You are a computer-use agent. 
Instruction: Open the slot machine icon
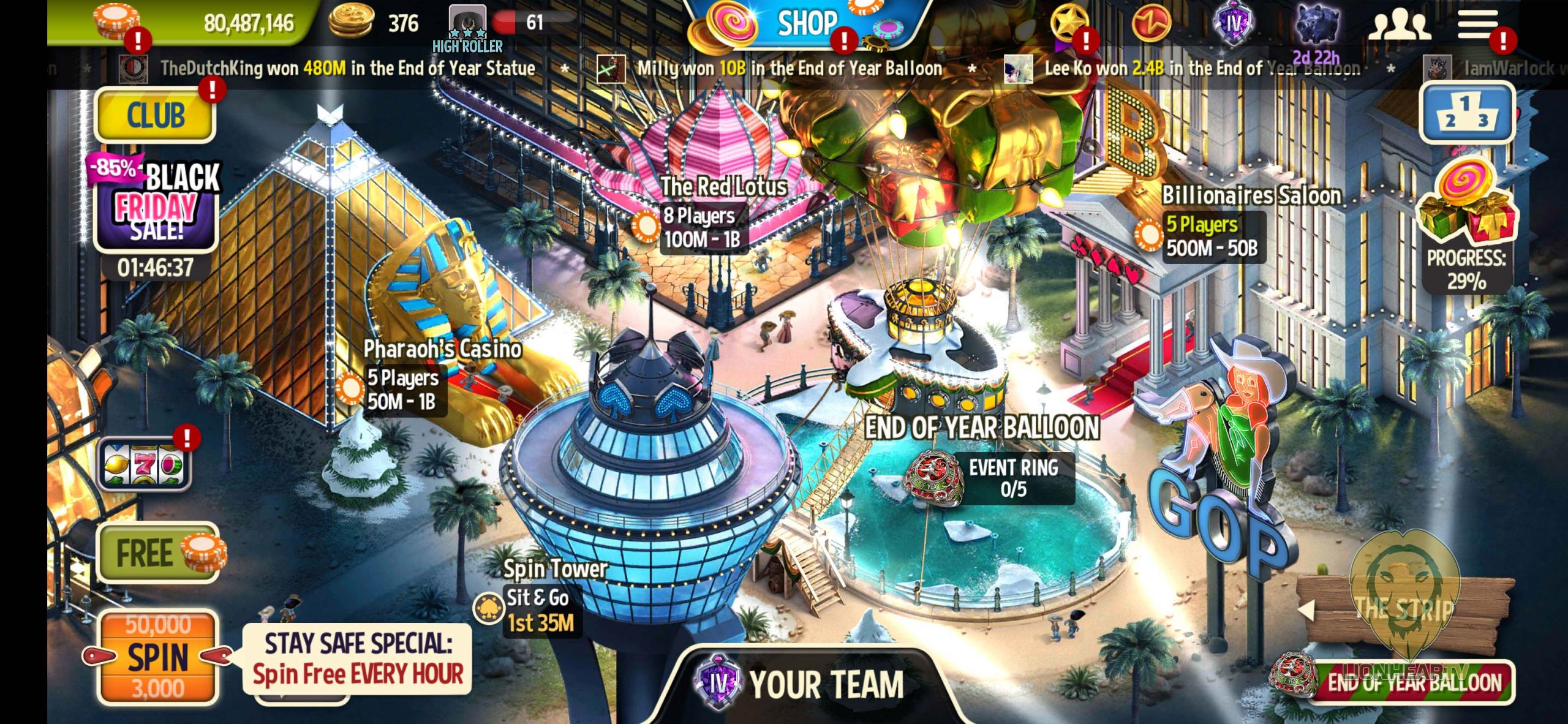[145, 464]
